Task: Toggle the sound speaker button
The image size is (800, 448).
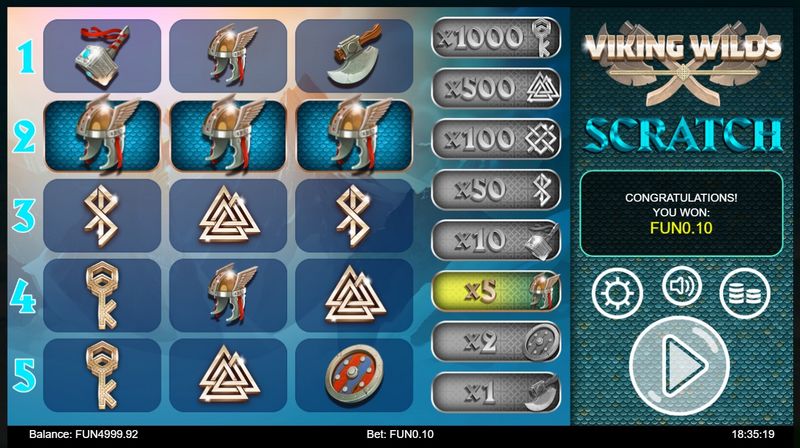Action: pos(681,287)
